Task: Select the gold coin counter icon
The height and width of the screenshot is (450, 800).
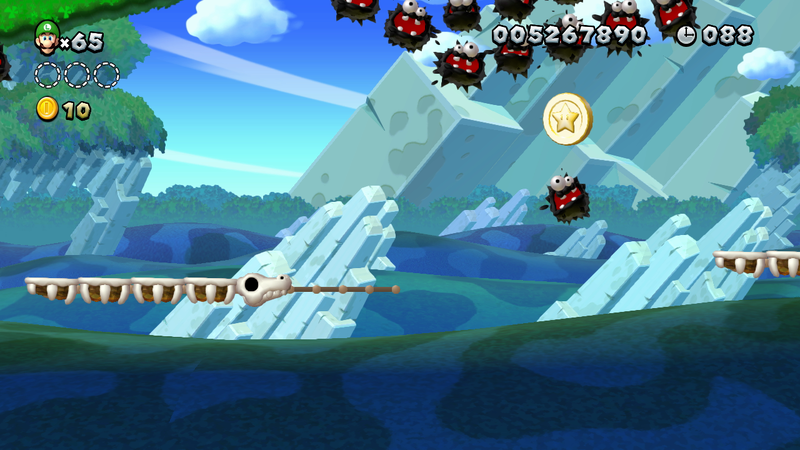Action: 47,109
